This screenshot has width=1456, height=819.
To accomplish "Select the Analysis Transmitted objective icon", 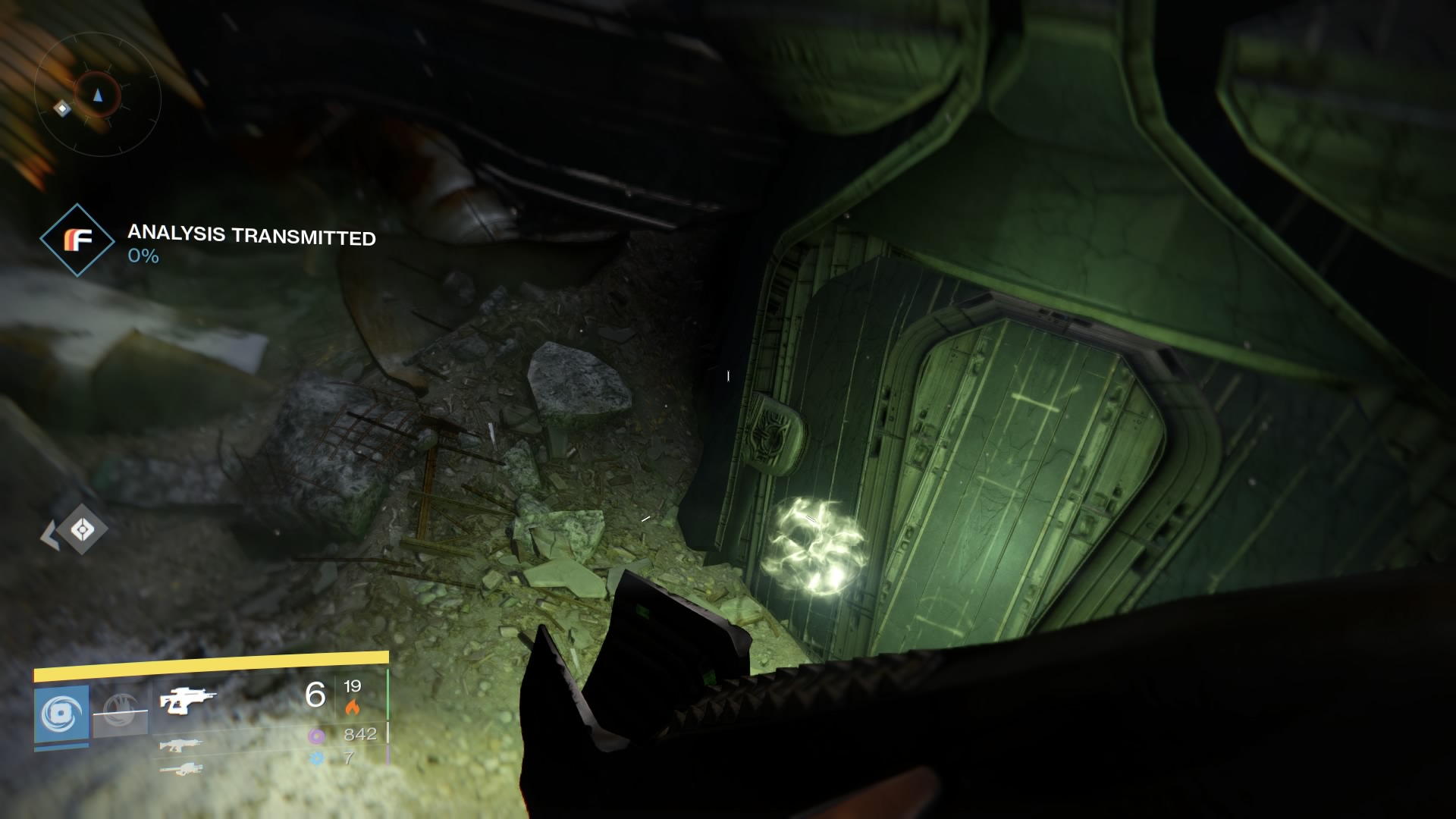I will coord(77,240).
